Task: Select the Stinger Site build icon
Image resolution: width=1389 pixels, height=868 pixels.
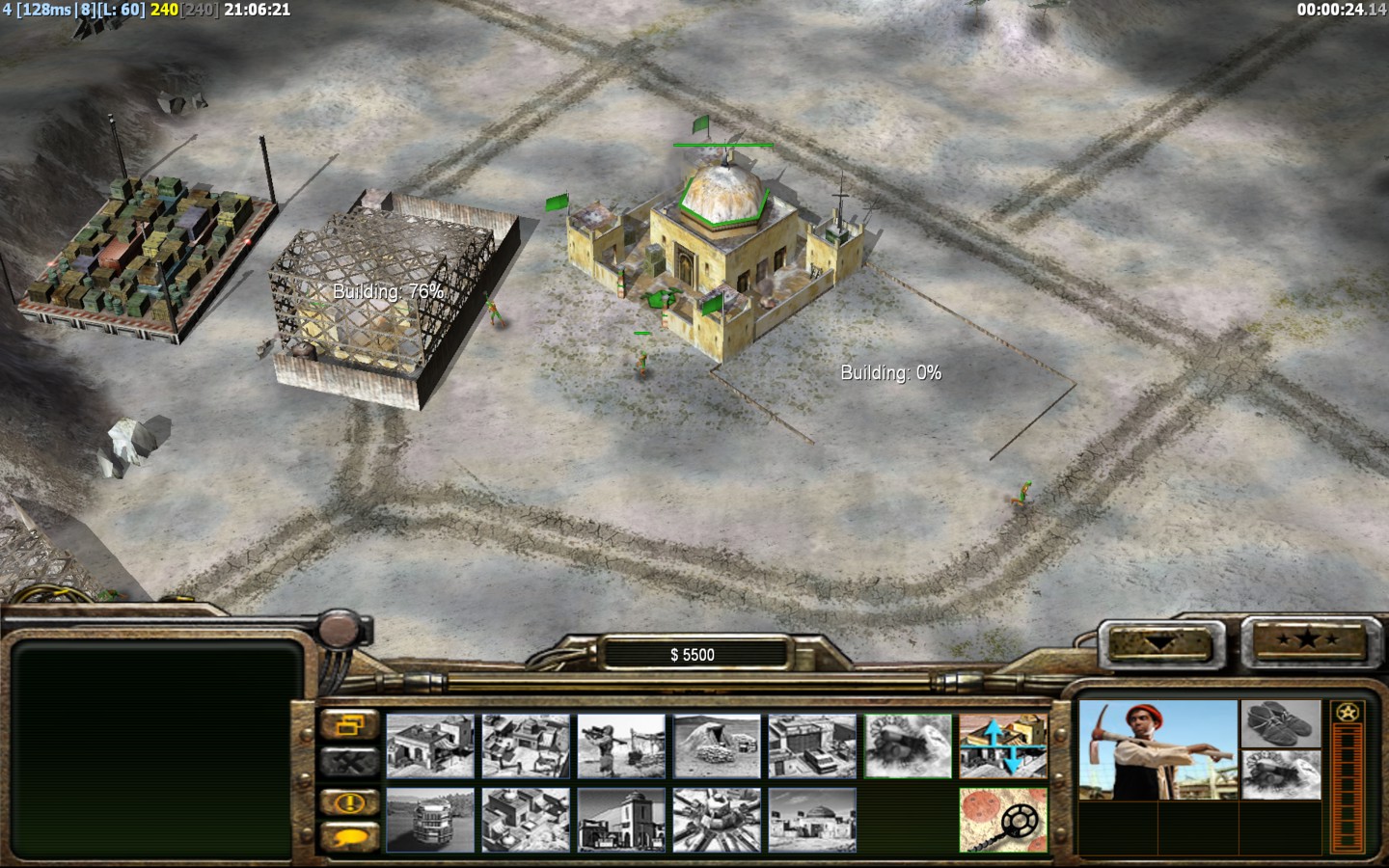Action: click(621, 746)
